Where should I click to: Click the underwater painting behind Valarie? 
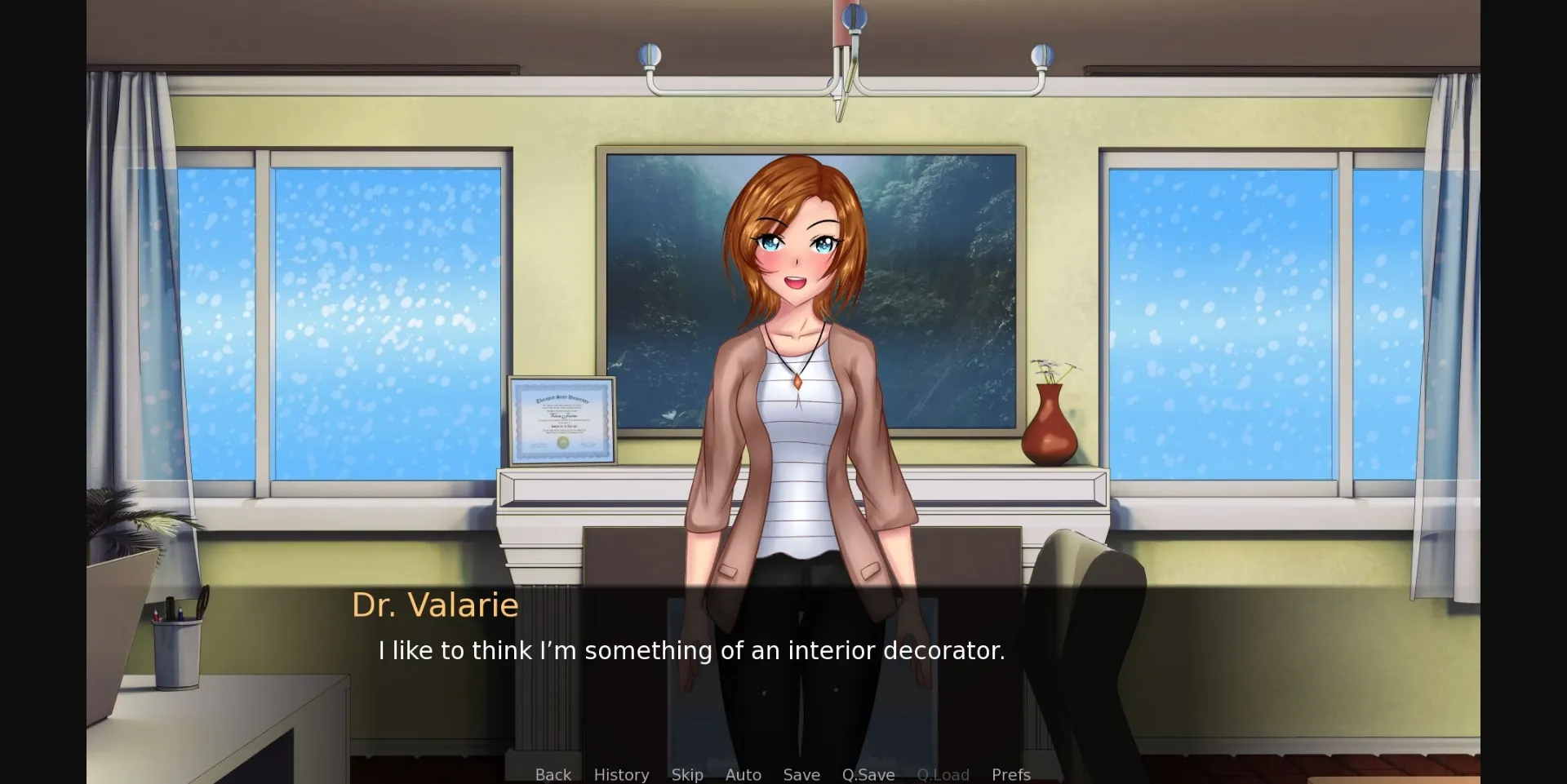[939, 245]
